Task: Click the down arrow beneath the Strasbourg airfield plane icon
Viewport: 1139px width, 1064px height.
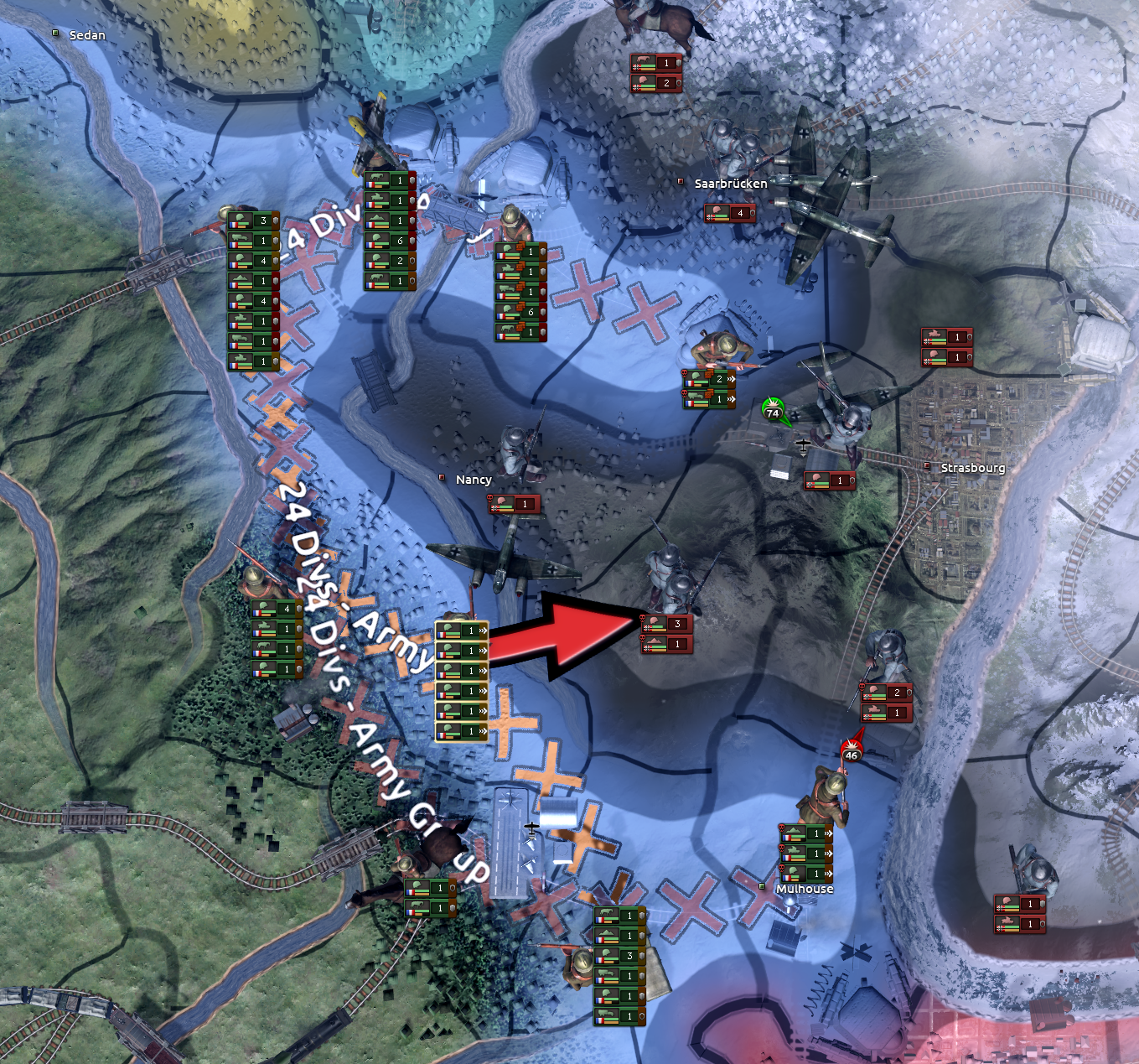Action: point(803,455)
